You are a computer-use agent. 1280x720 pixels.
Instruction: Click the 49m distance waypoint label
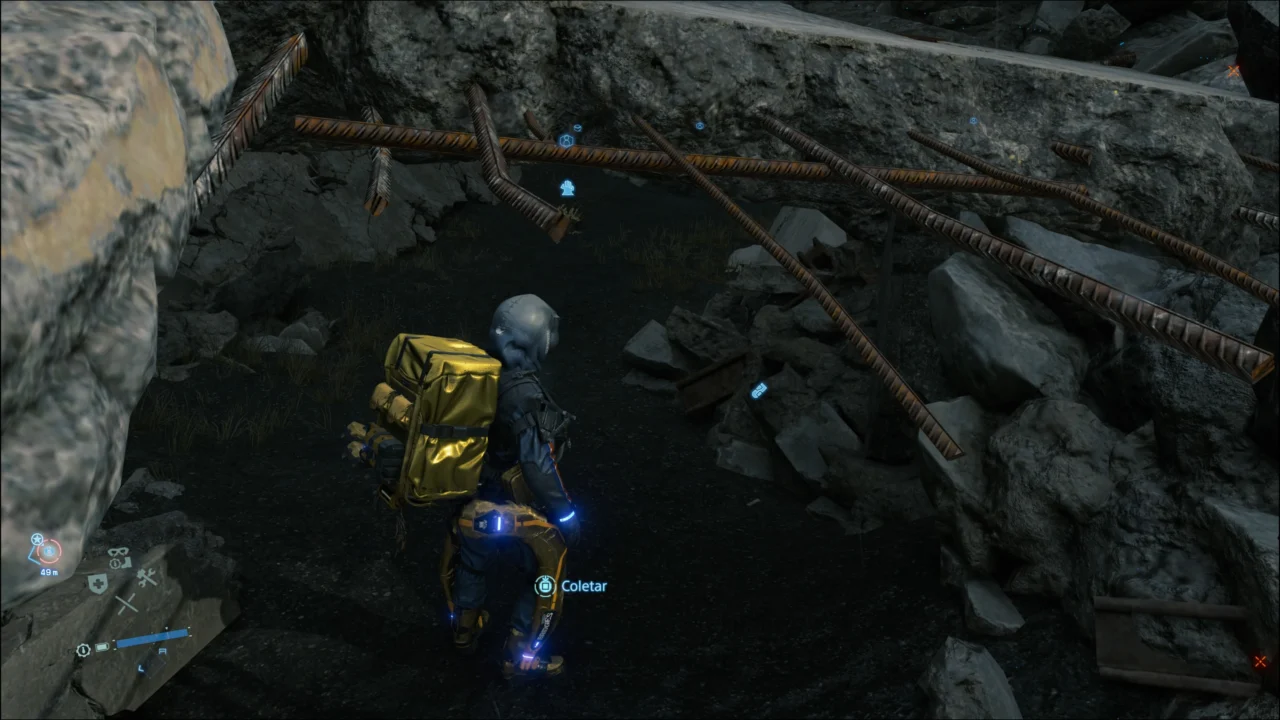coord(49,572)
